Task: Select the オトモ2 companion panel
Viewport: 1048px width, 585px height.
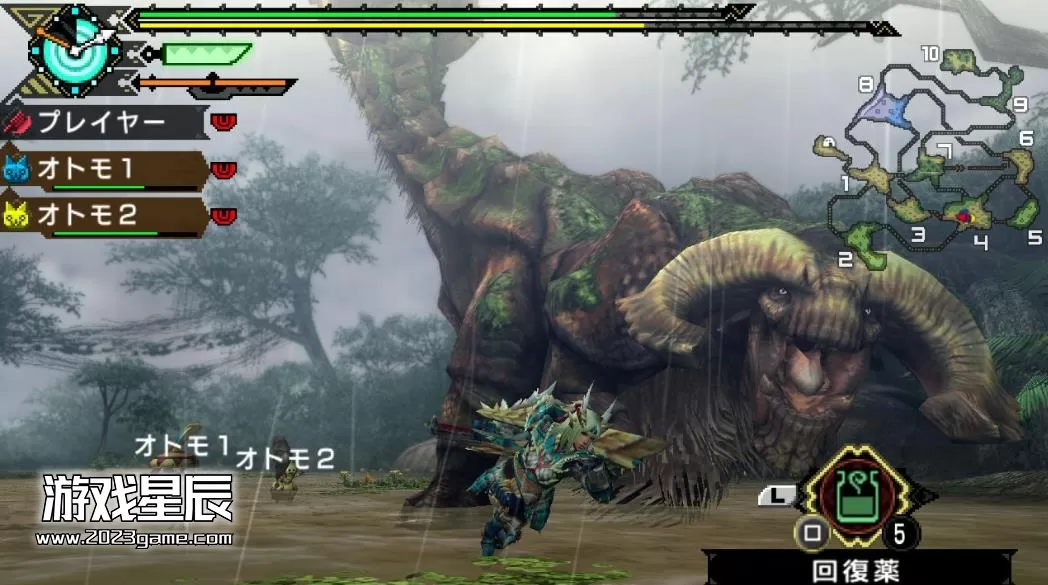Action: 103,216
